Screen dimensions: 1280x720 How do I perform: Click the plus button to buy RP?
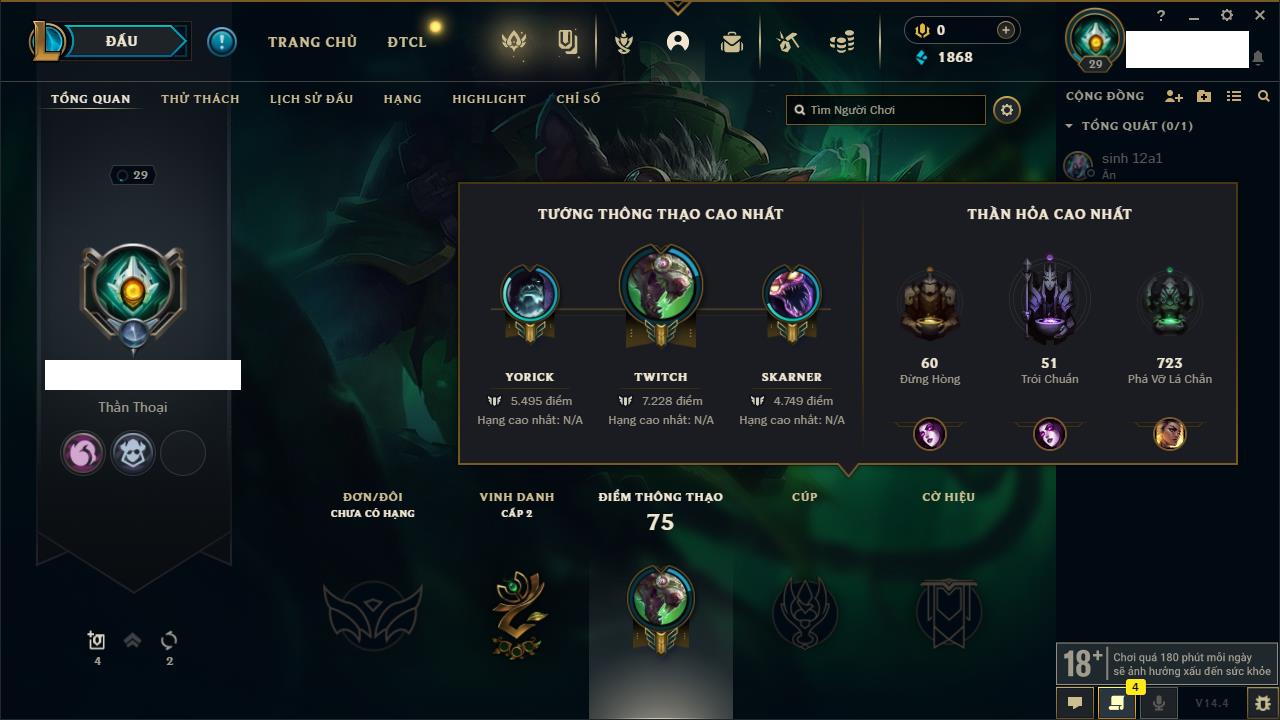pyautogui.click(x=1006, y=30)
